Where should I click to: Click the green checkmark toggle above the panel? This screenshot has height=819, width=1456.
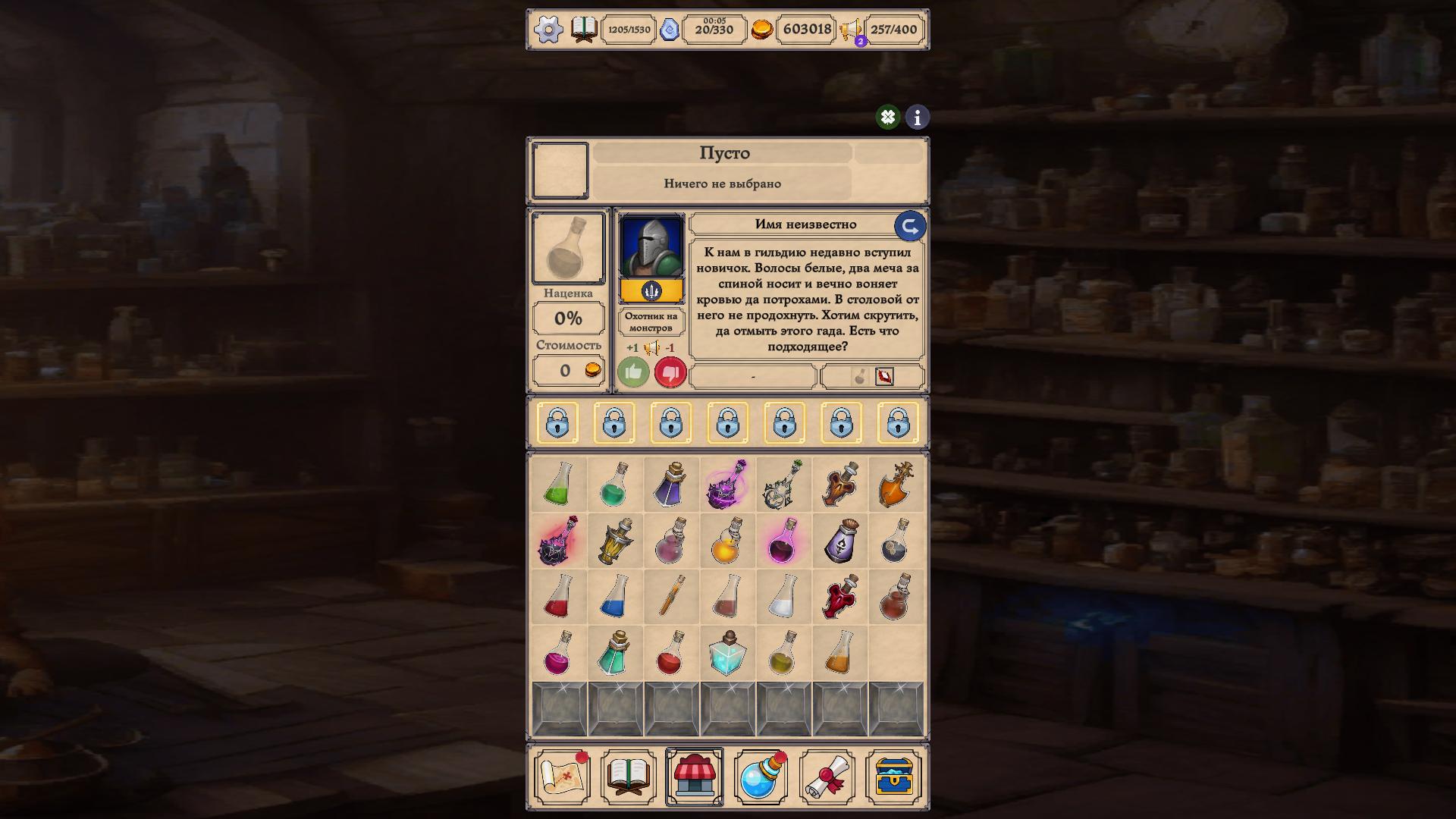[x=889, y=118]
